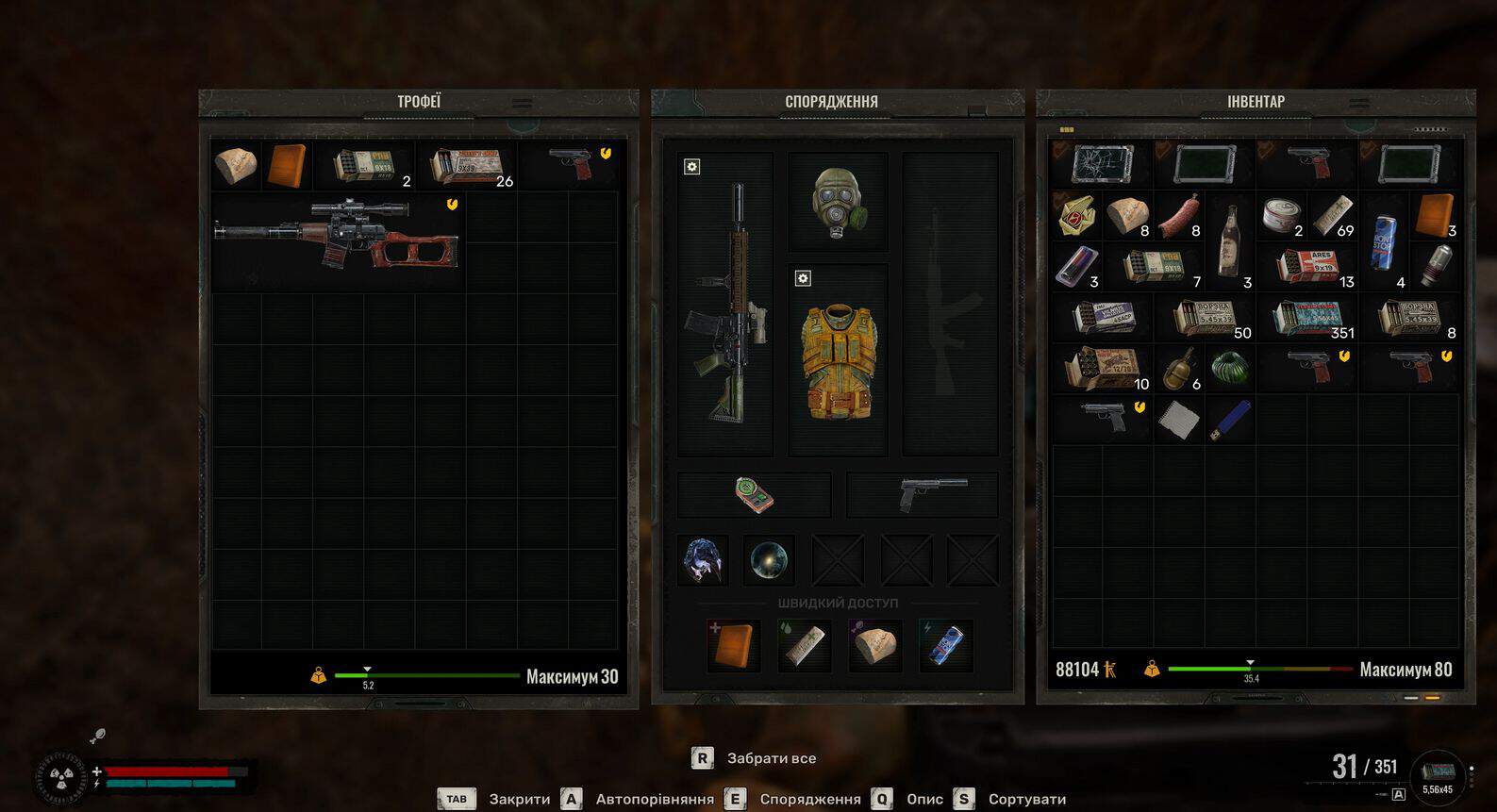Screen dimensions: 1497x812
Task: Select the yellow body armor suit
Action: 837,362
